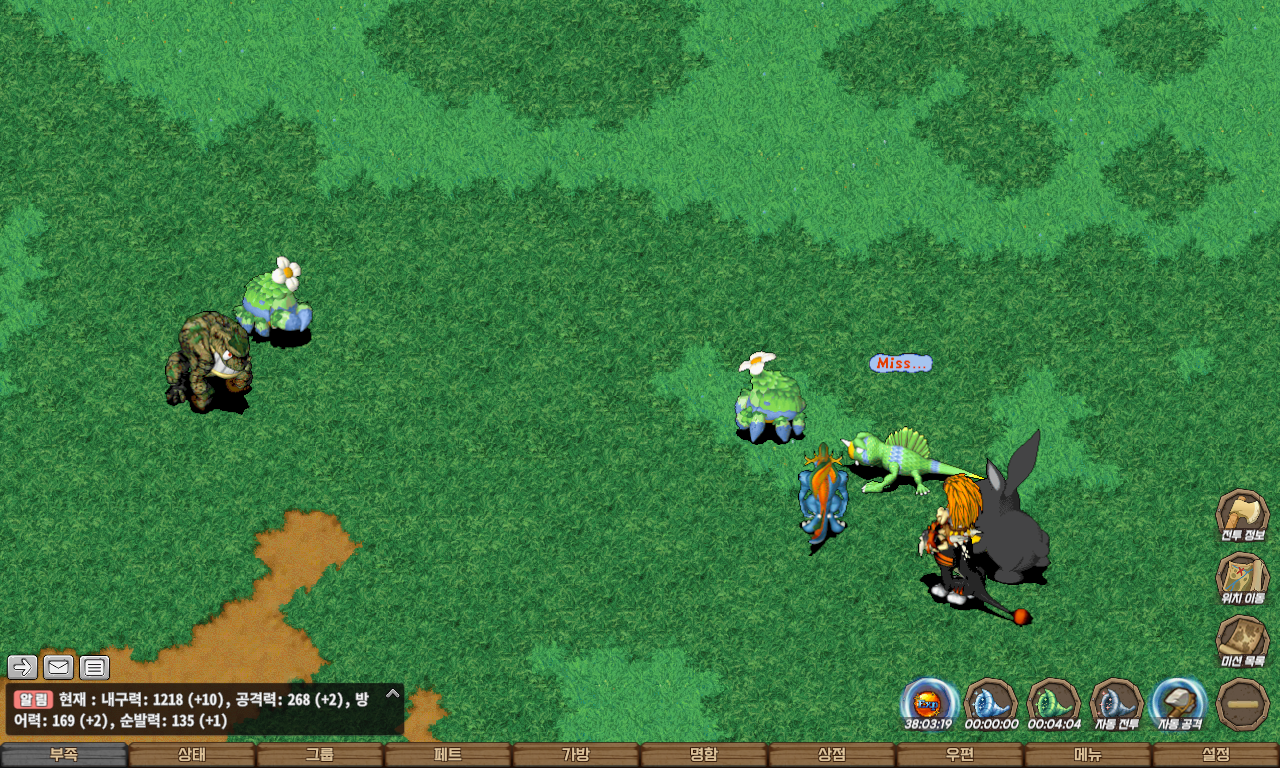
Task: Open 위치 이동 location move map icon
Action: 1242,577
